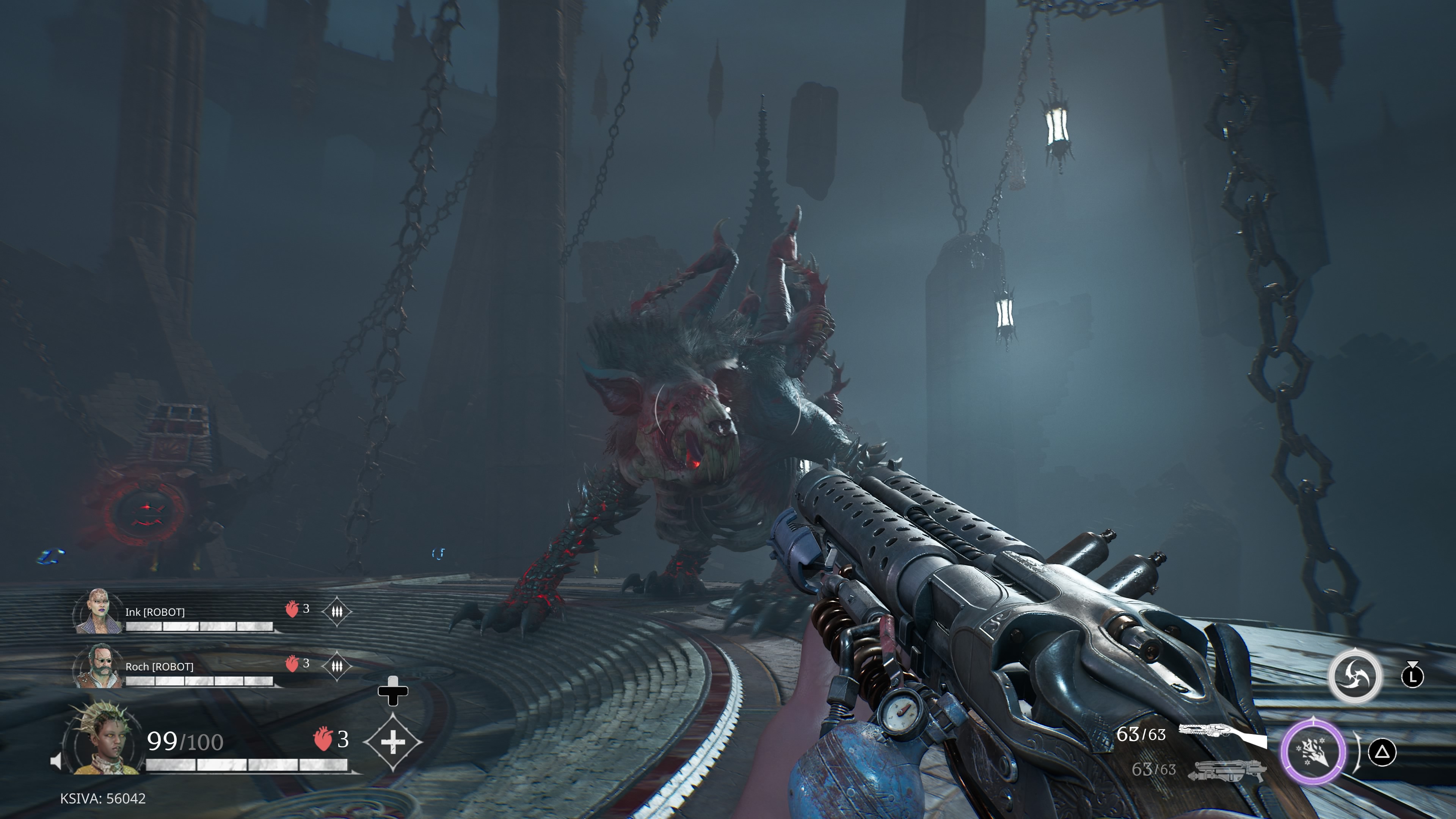
Task: Switch to the dimmed secondary weapon
Action: pyautogui.click(x=1227, y=770)
